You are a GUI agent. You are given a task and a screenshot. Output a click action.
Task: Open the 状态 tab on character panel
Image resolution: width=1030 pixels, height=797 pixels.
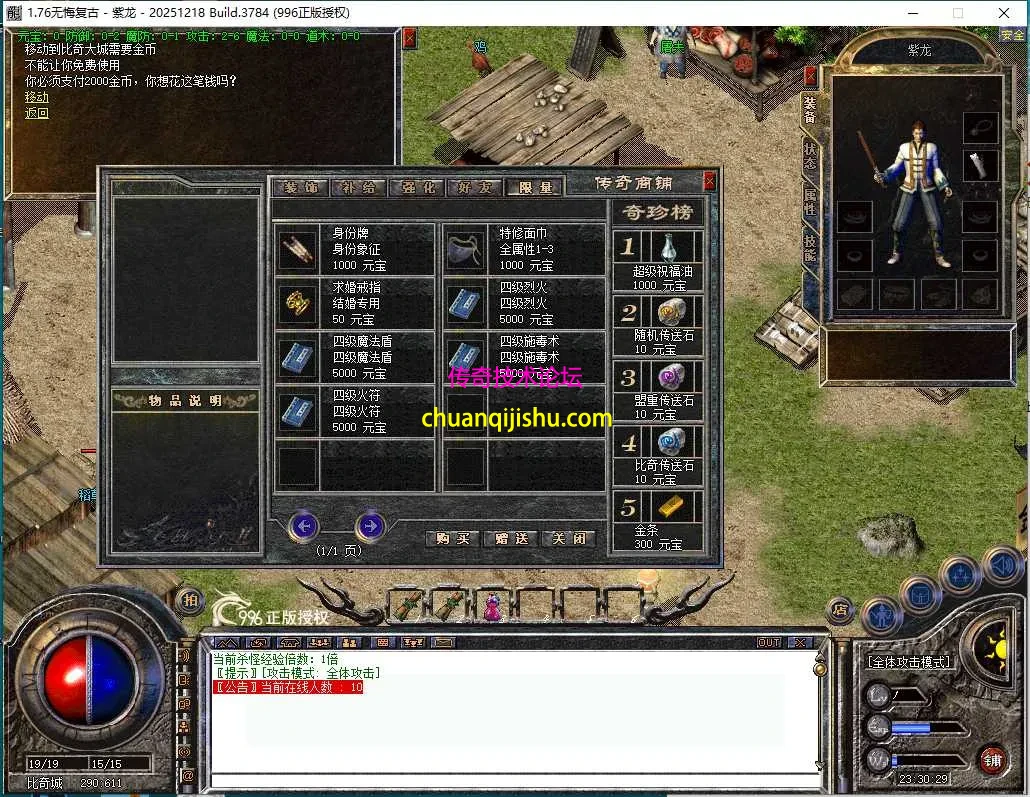click(x=810, y=154)
